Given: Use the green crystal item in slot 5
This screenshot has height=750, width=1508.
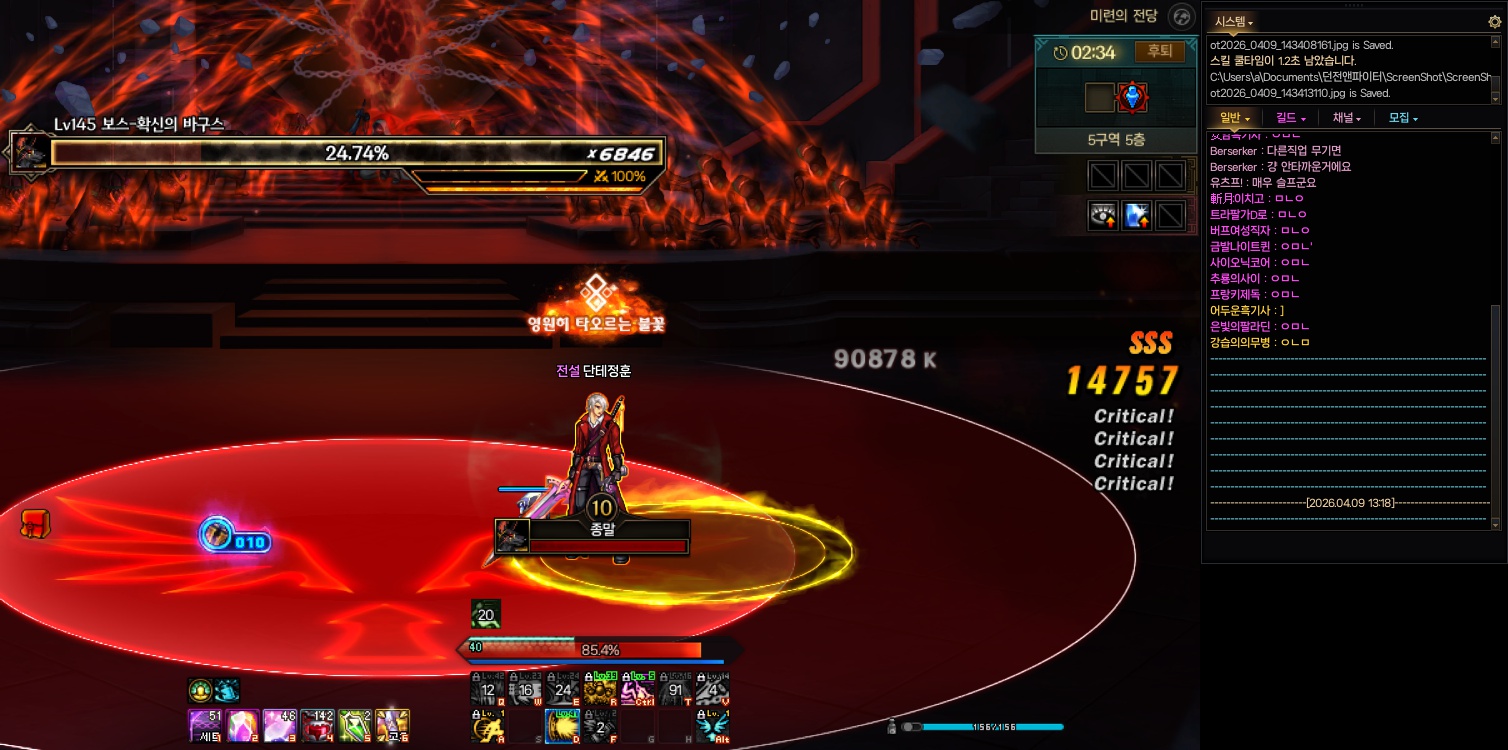Looking at the screenshot, I should [355, 724].
